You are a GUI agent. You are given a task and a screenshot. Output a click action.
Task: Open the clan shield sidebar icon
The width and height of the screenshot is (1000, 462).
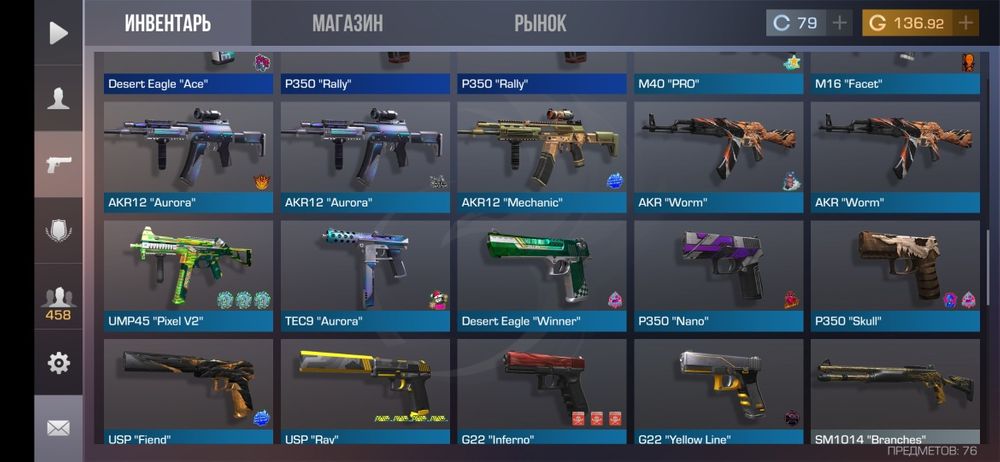pyautogui.click(x=58, y=230)
